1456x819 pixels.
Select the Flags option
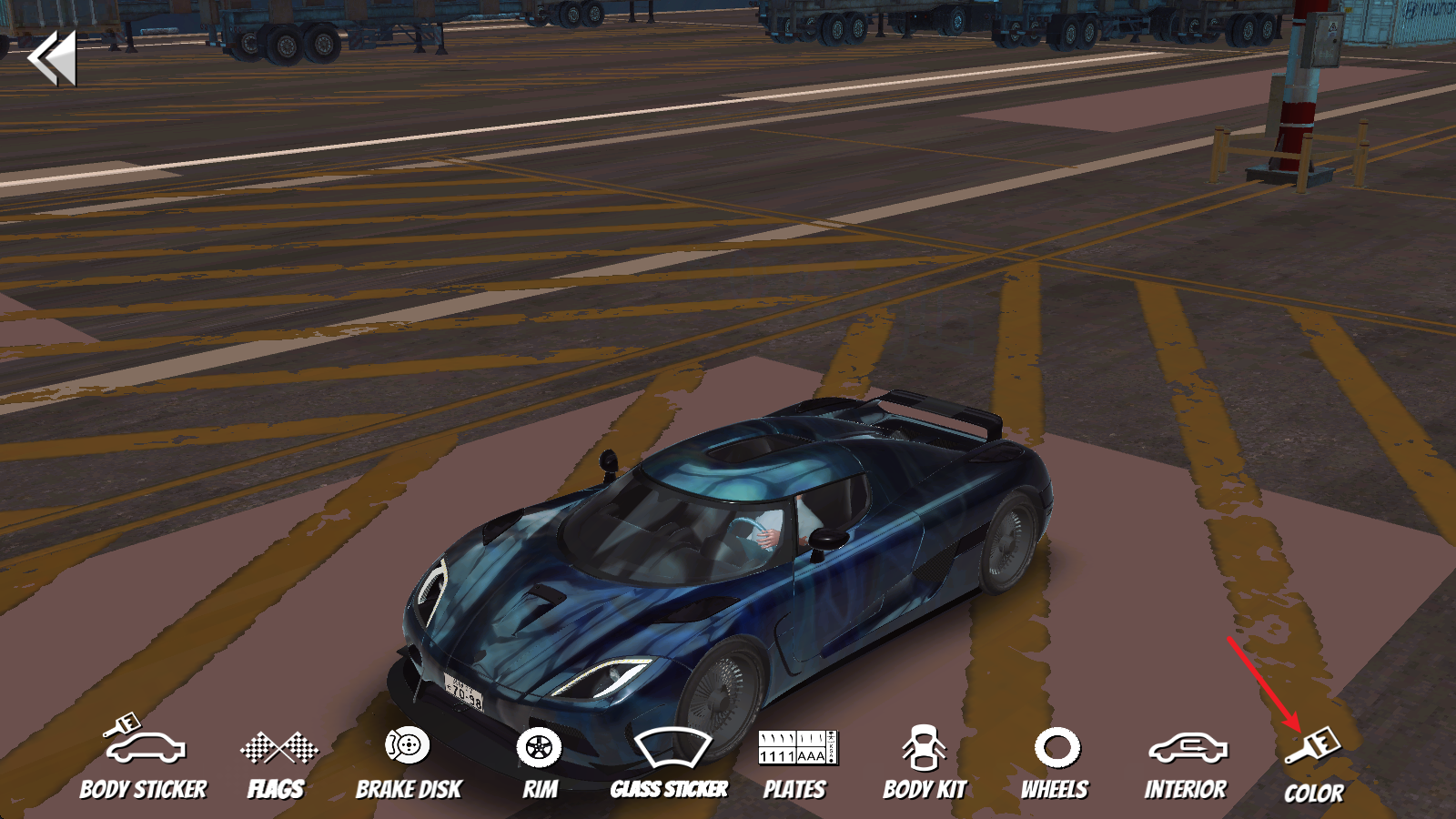coord(278,763)
